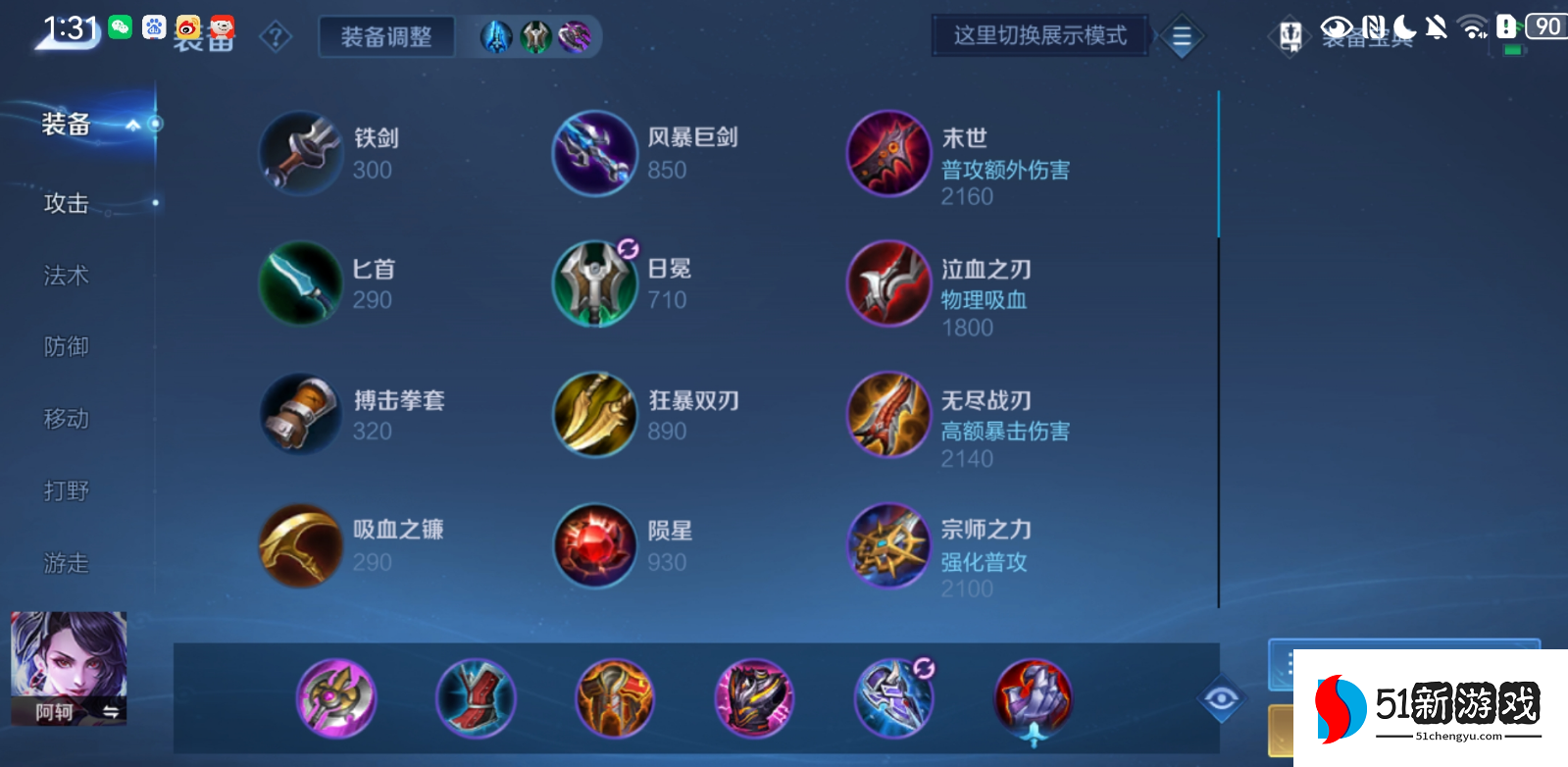Click the 日冕 item icon

pyautogui.click(x=593, y=284)
